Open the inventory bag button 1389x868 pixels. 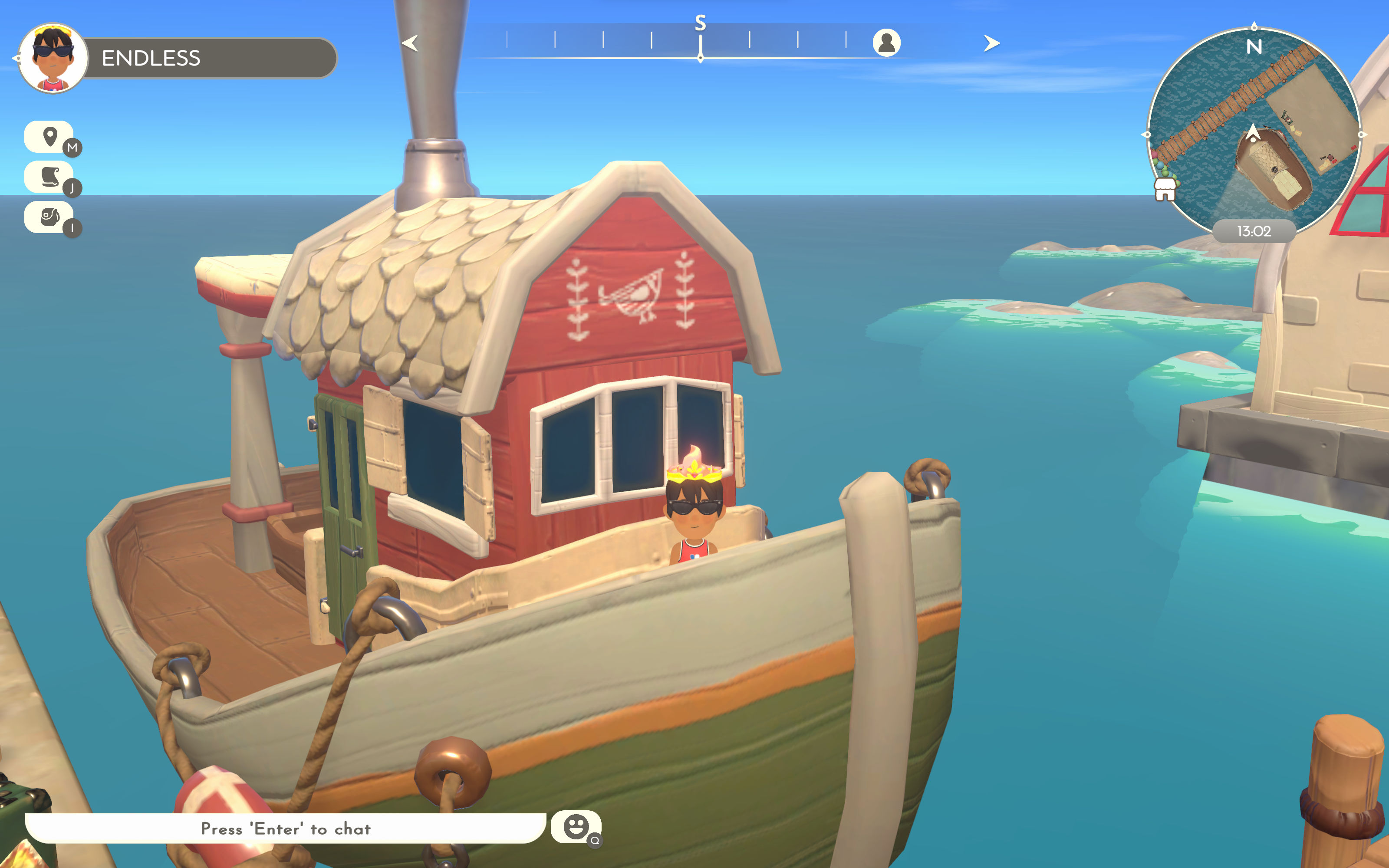coord(49,217)
